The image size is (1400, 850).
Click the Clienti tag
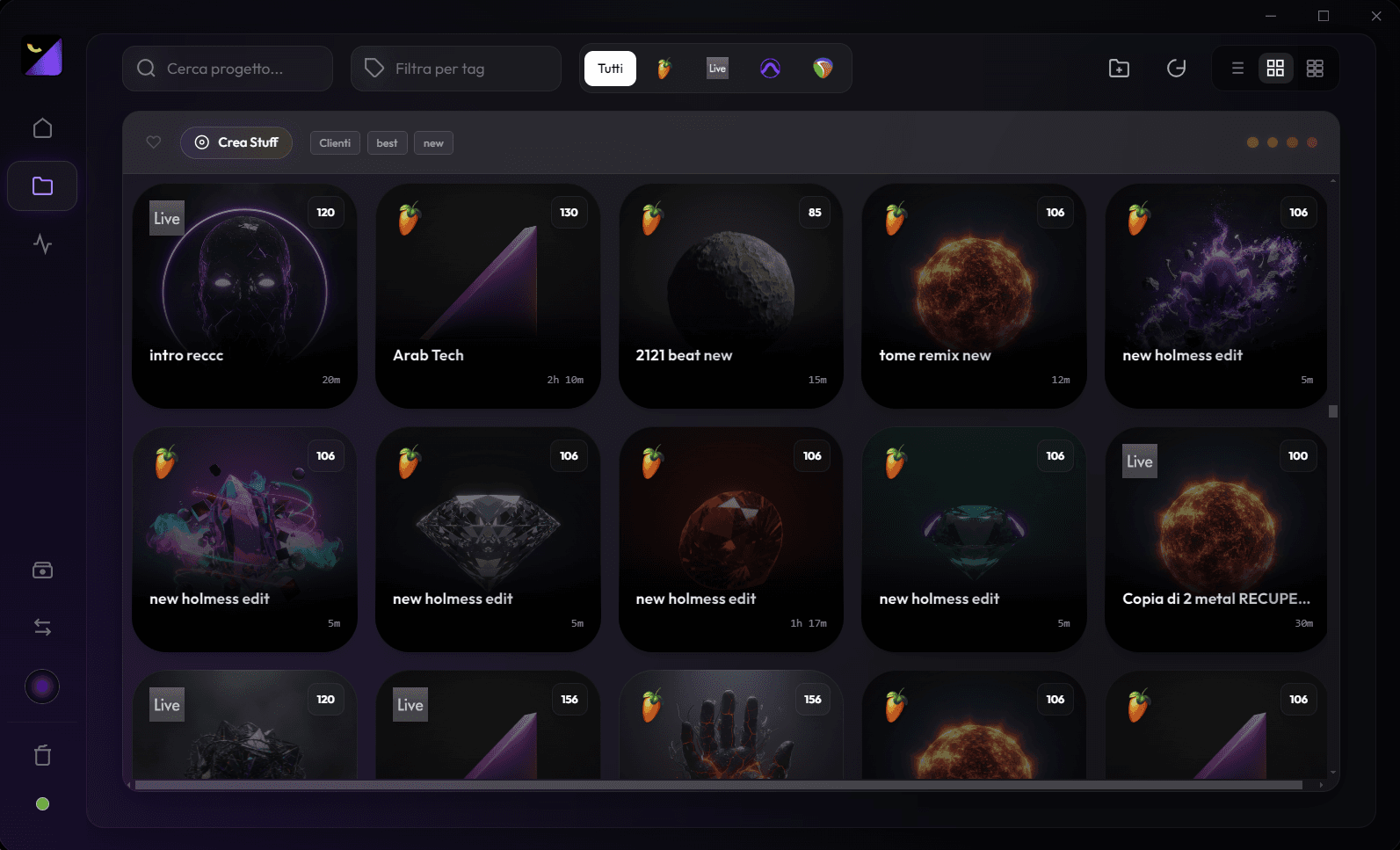click(335, 142)
